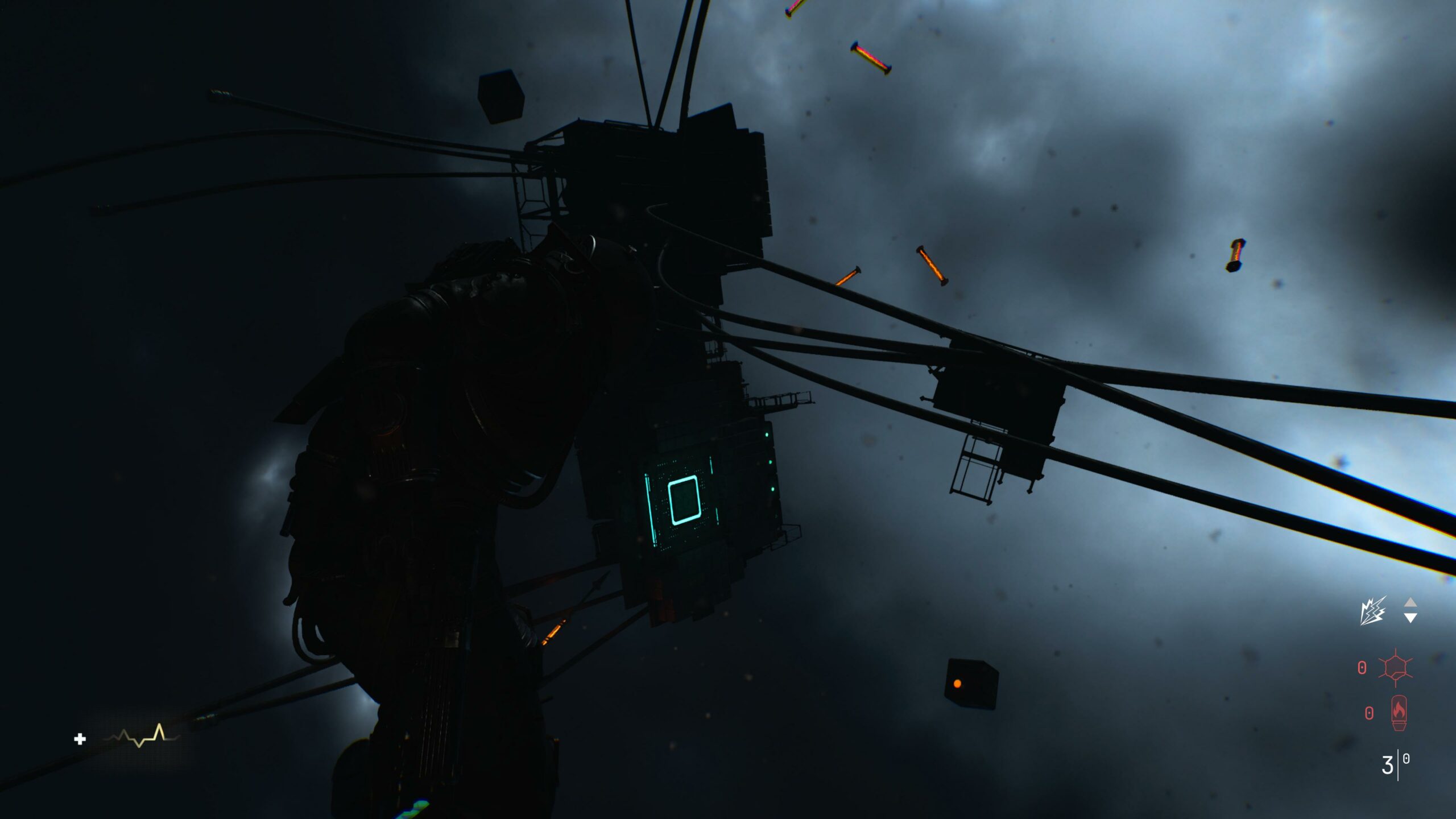Click the upward weapon-cycle arrow
This screenshot has width=1456, height=819.
(1410, 603)
